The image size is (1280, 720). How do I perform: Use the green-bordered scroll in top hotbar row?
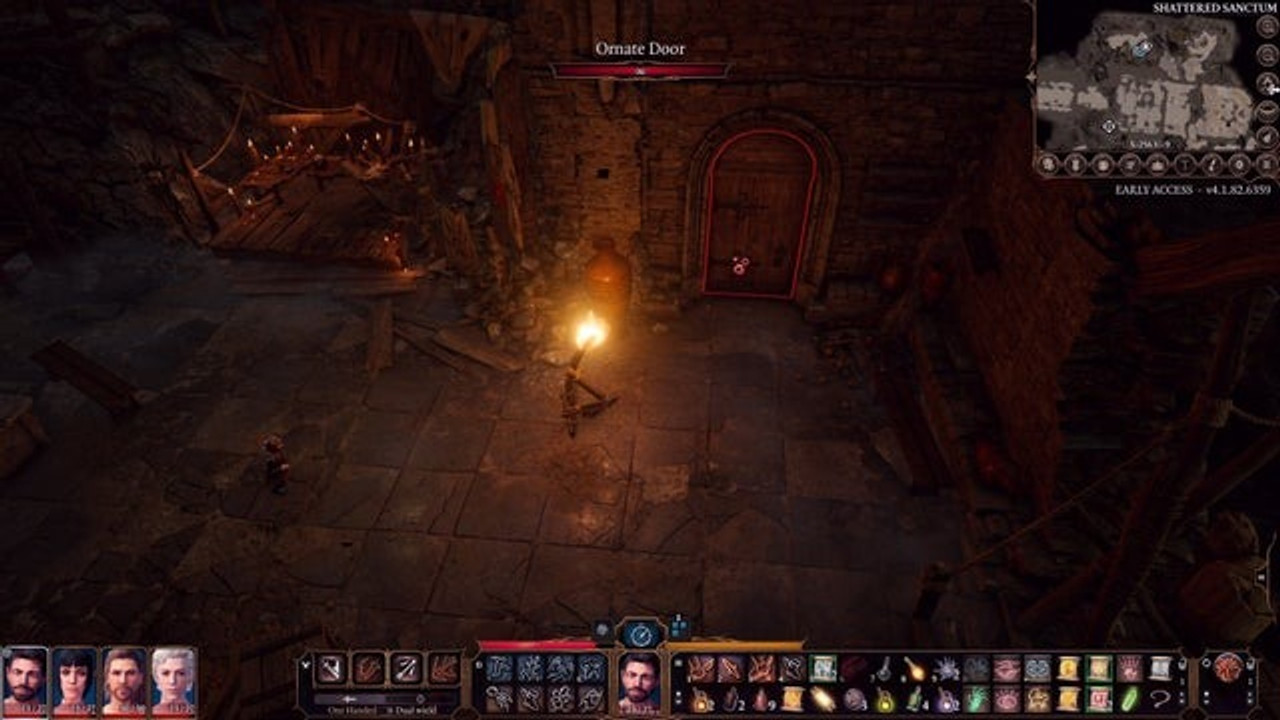point(822,668)
